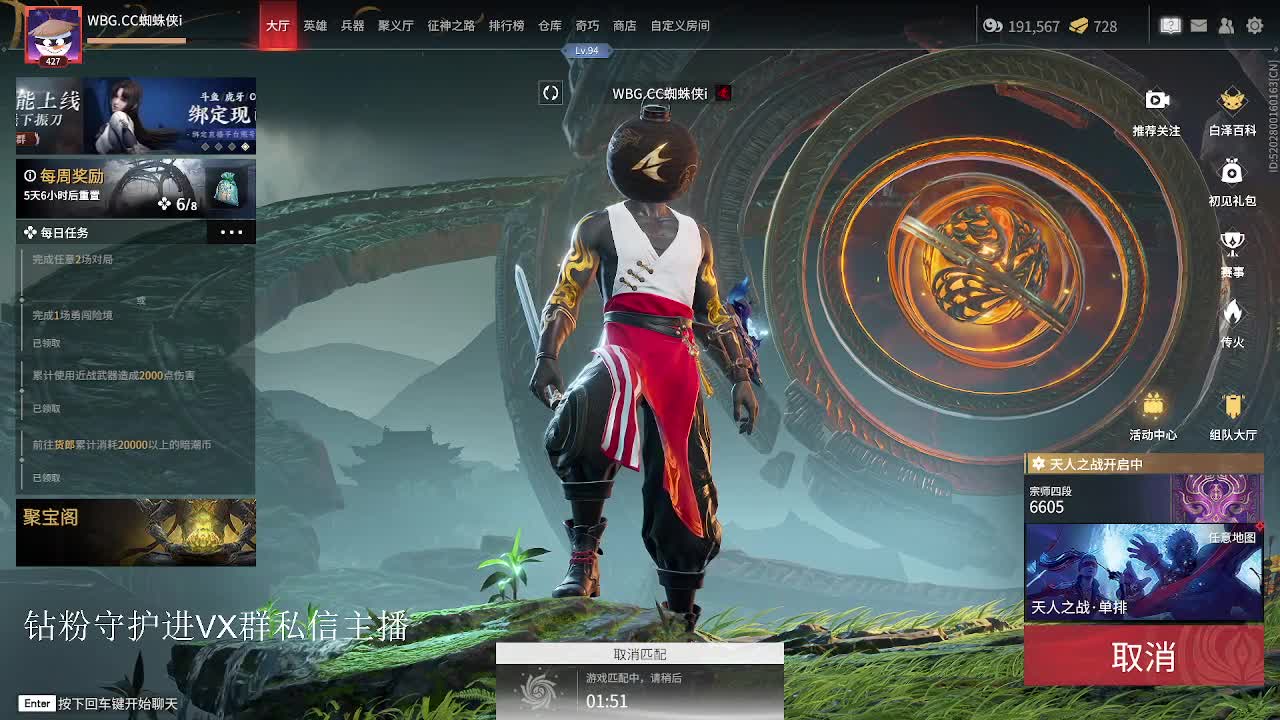
Task: Expand the 每日任务 three-dot menu
Action: click(231, 232)
